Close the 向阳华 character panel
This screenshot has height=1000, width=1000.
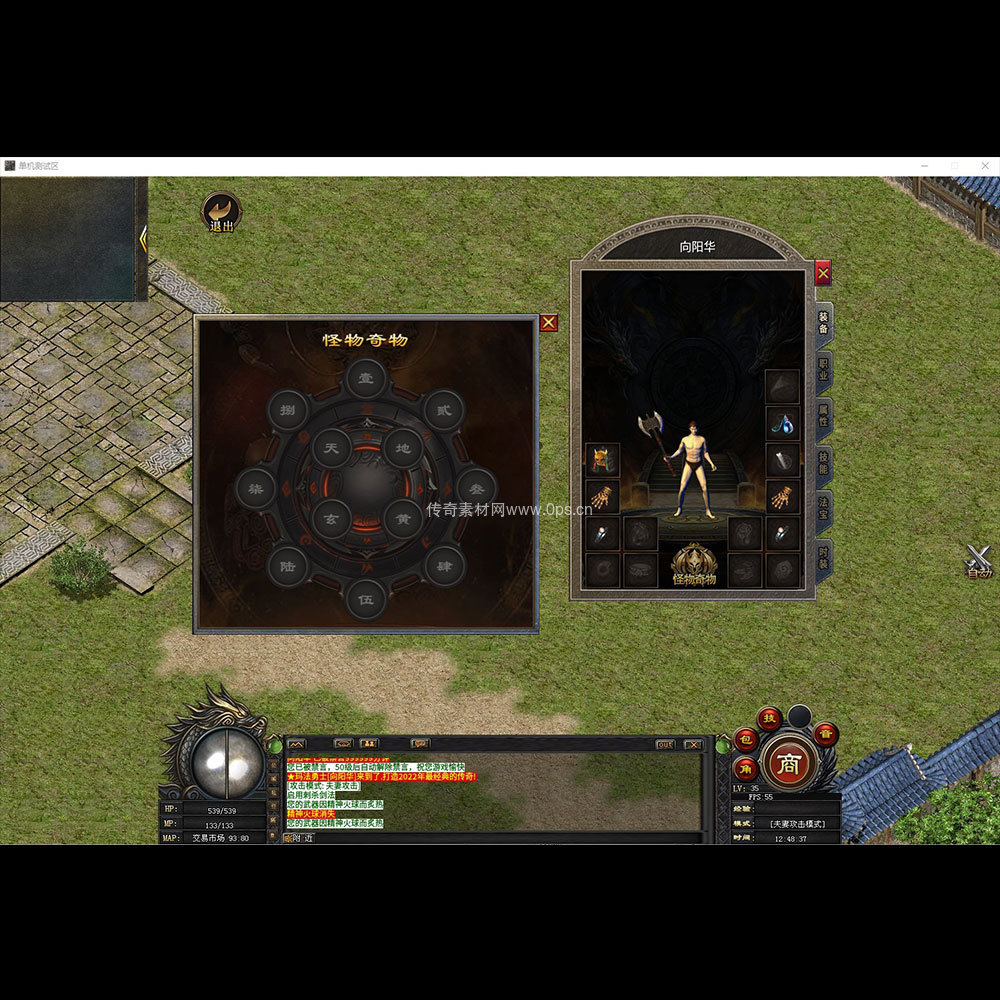[823, 272]
